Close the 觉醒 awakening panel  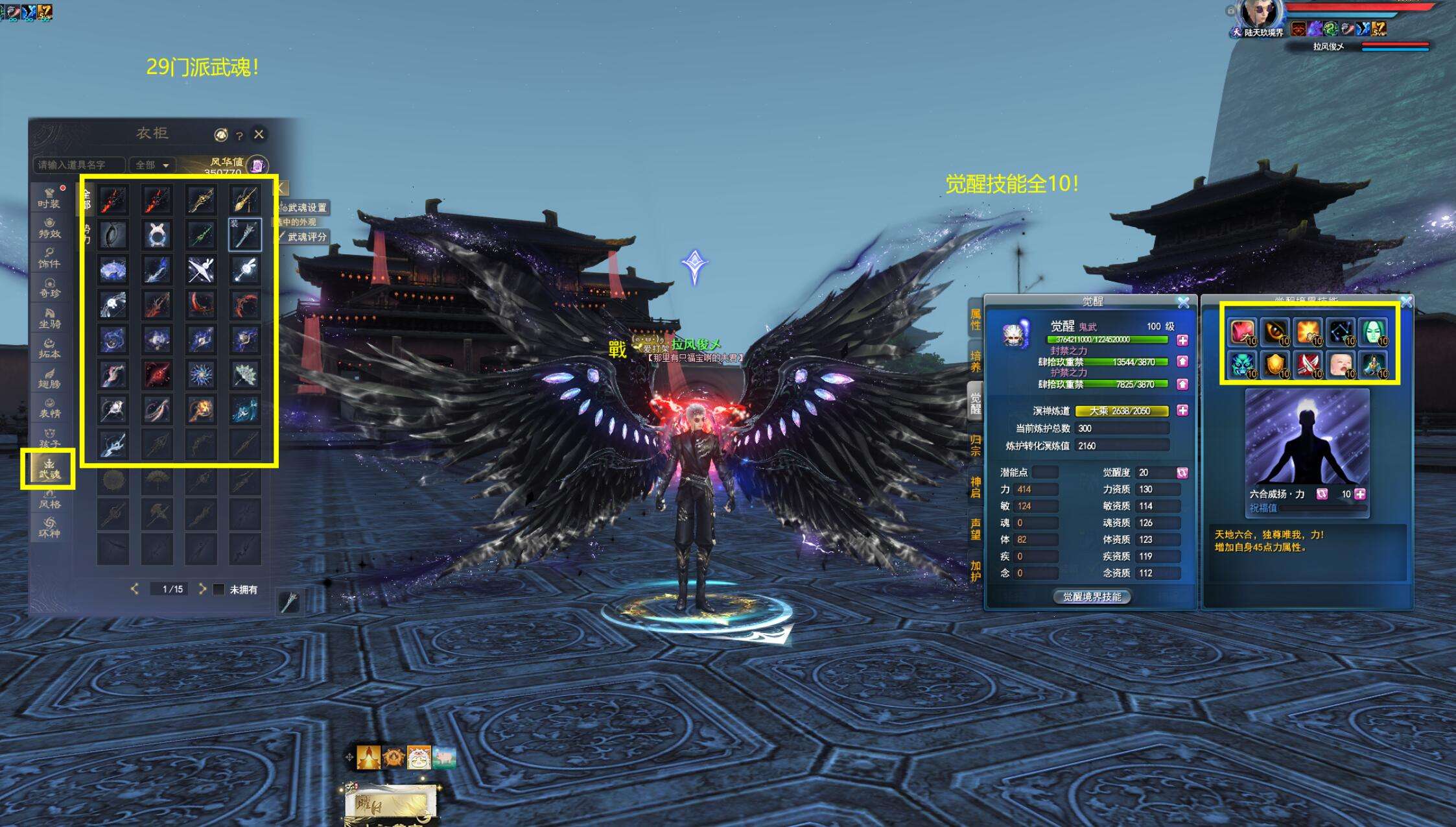coord(1183,302)
